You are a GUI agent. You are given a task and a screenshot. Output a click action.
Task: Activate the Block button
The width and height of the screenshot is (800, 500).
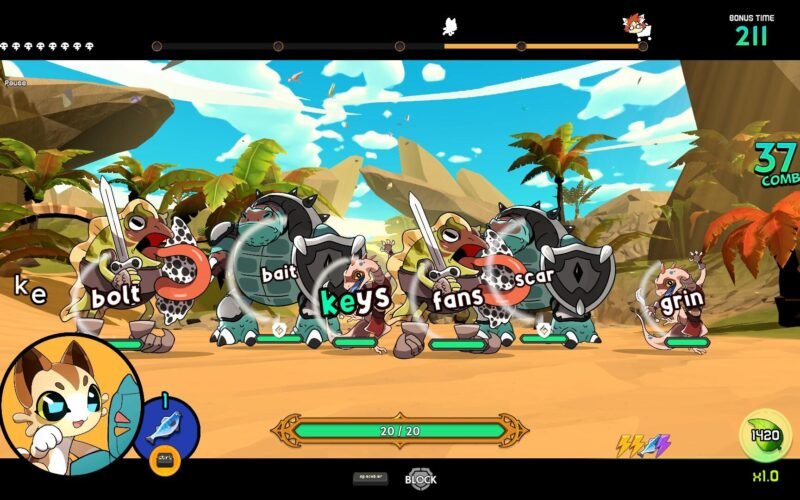click(421, 479)
